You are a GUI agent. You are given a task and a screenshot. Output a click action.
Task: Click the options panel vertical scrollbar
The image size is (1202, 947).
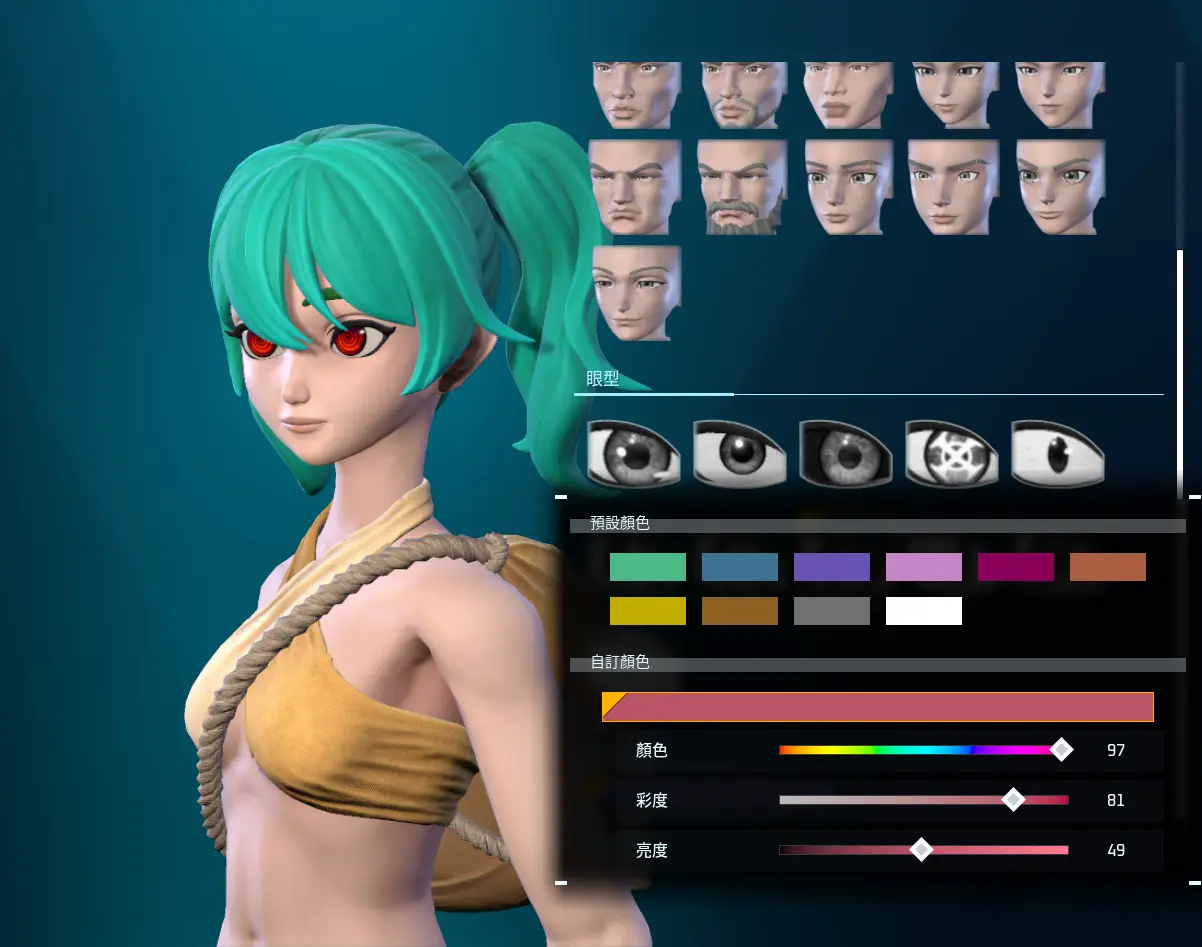coord(1180,370)
